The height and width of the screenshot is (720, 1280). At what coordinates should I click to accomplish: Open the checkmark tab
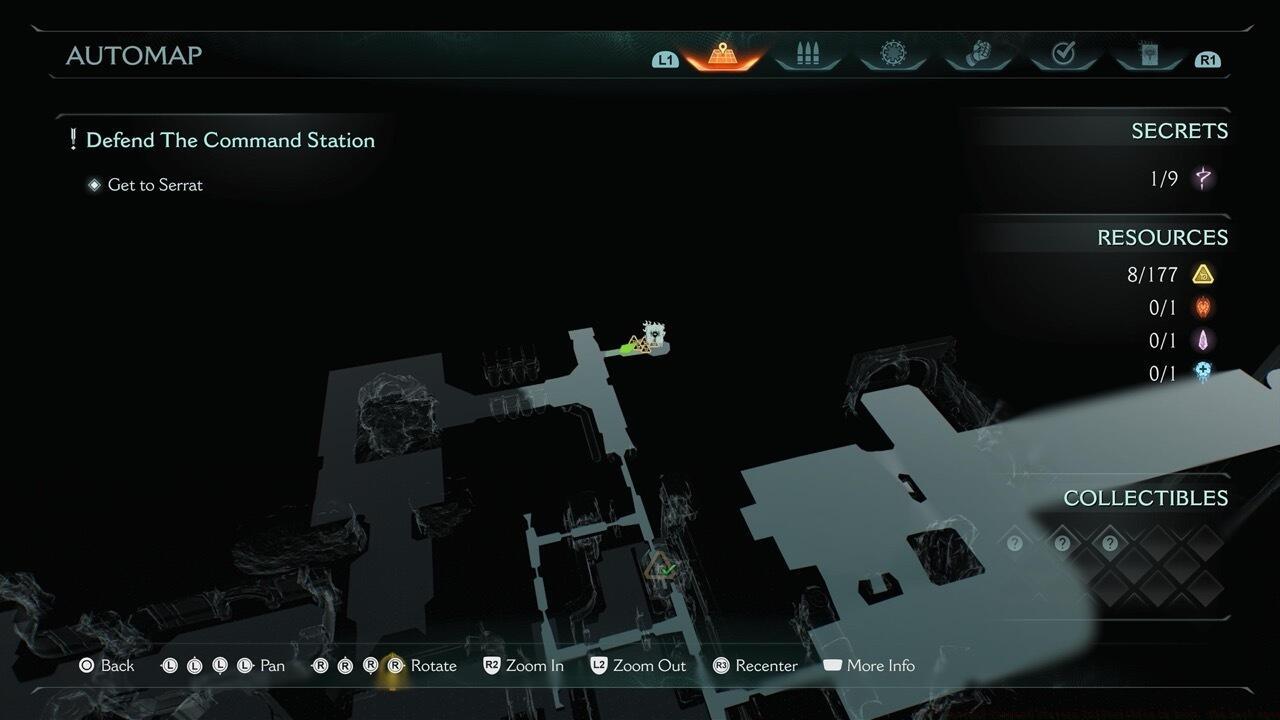point(1063,55)
